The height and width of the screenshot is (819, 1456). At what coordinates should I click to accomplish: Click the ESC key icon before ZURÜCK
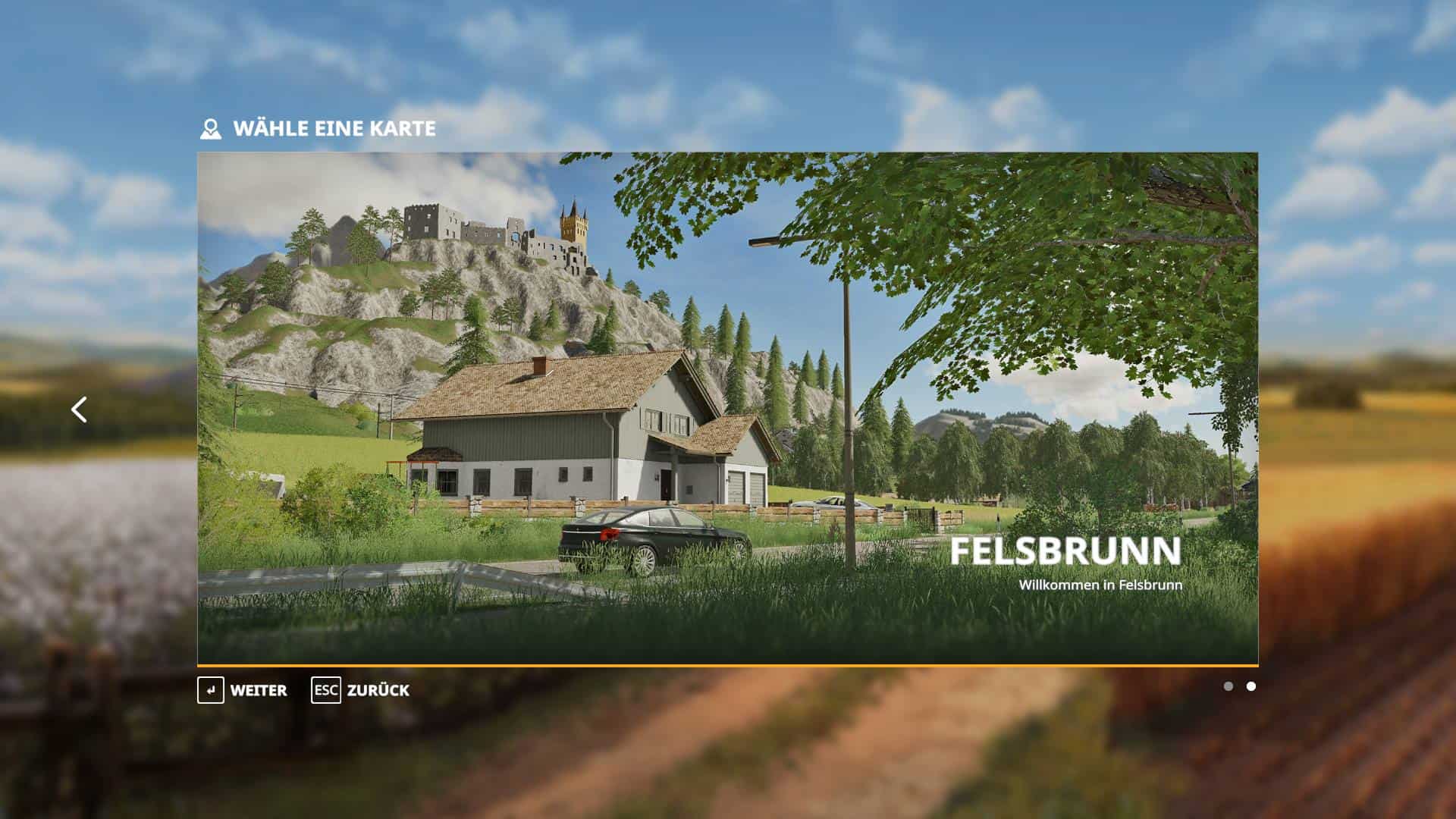[x=326, y=691]
